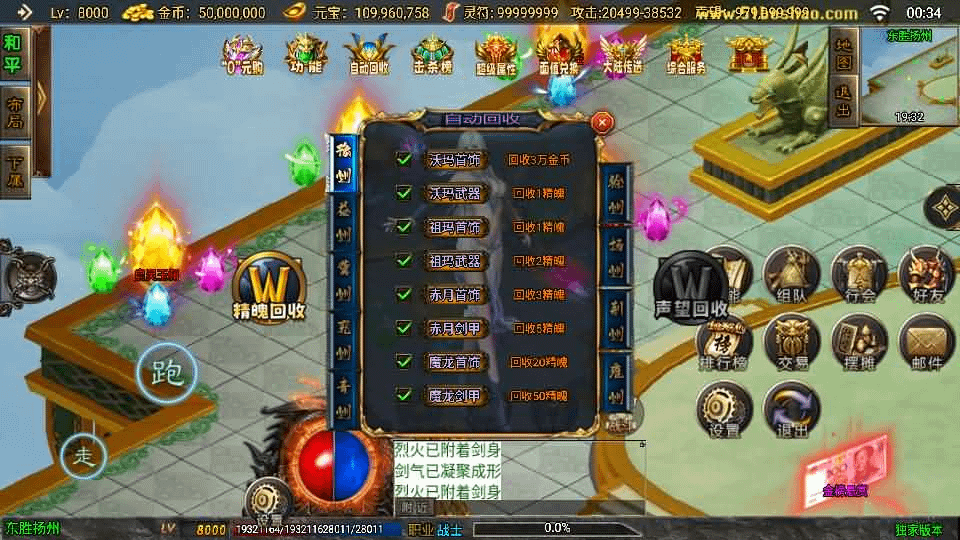Toggle the 魔龙首饰 recycle checkbox
The image size is (960, 540).
(404, 361)
